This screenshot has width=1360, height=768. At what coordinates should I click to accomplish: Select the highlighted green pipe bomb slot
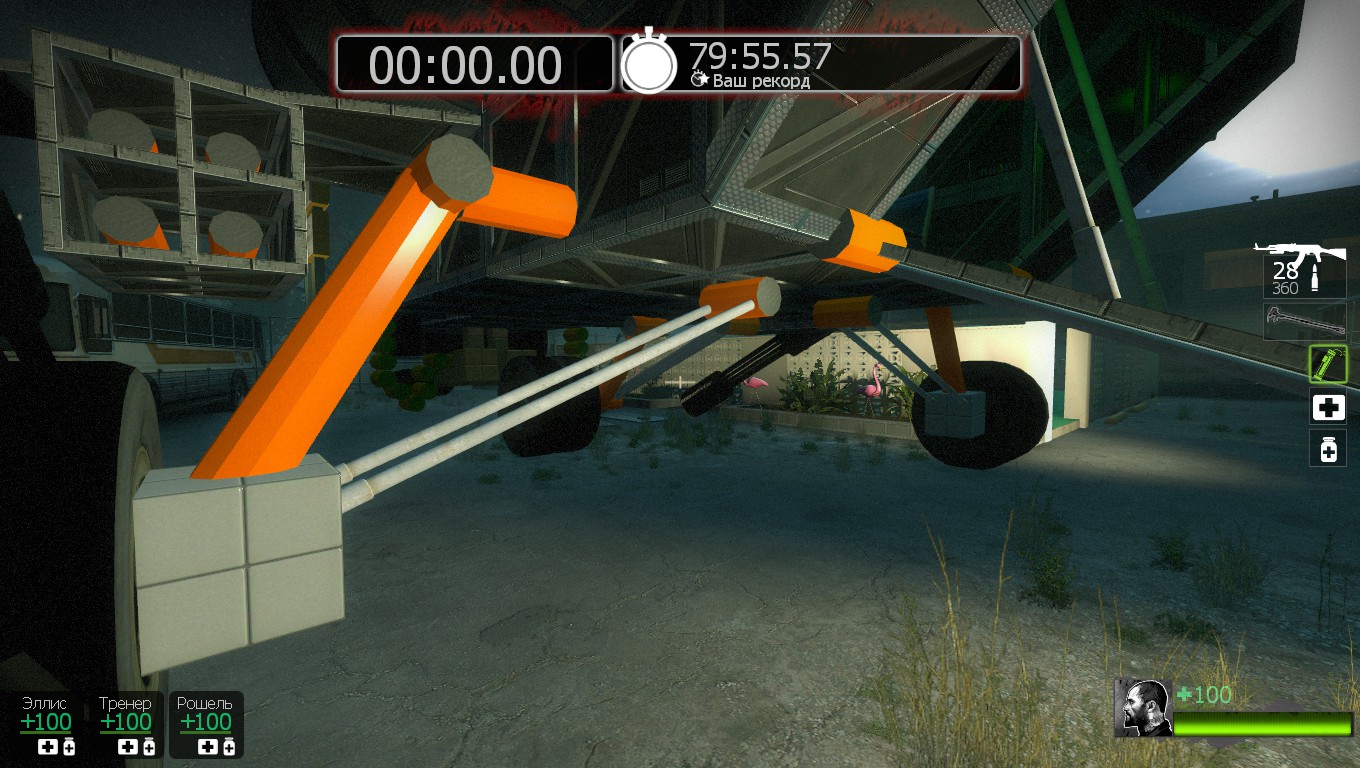1328,364
